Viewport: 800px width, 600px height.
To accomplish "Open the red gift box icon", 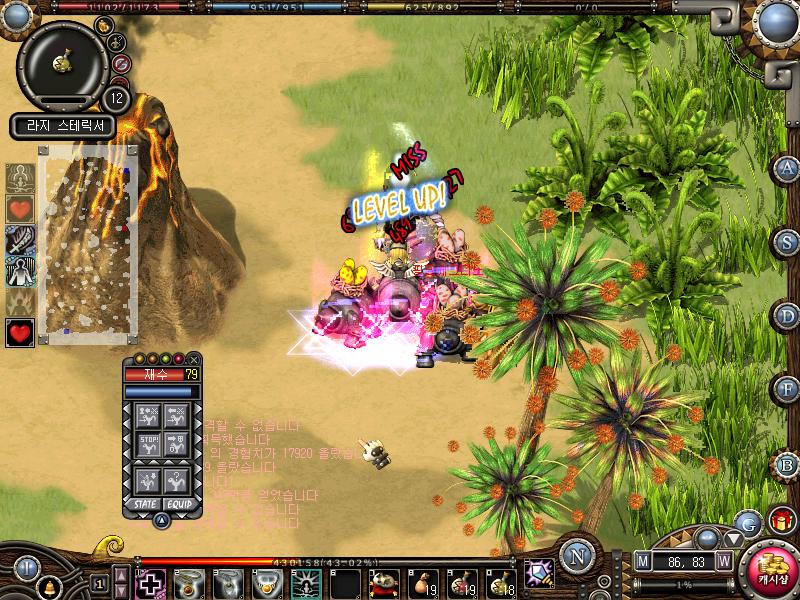I will [781, 520].
